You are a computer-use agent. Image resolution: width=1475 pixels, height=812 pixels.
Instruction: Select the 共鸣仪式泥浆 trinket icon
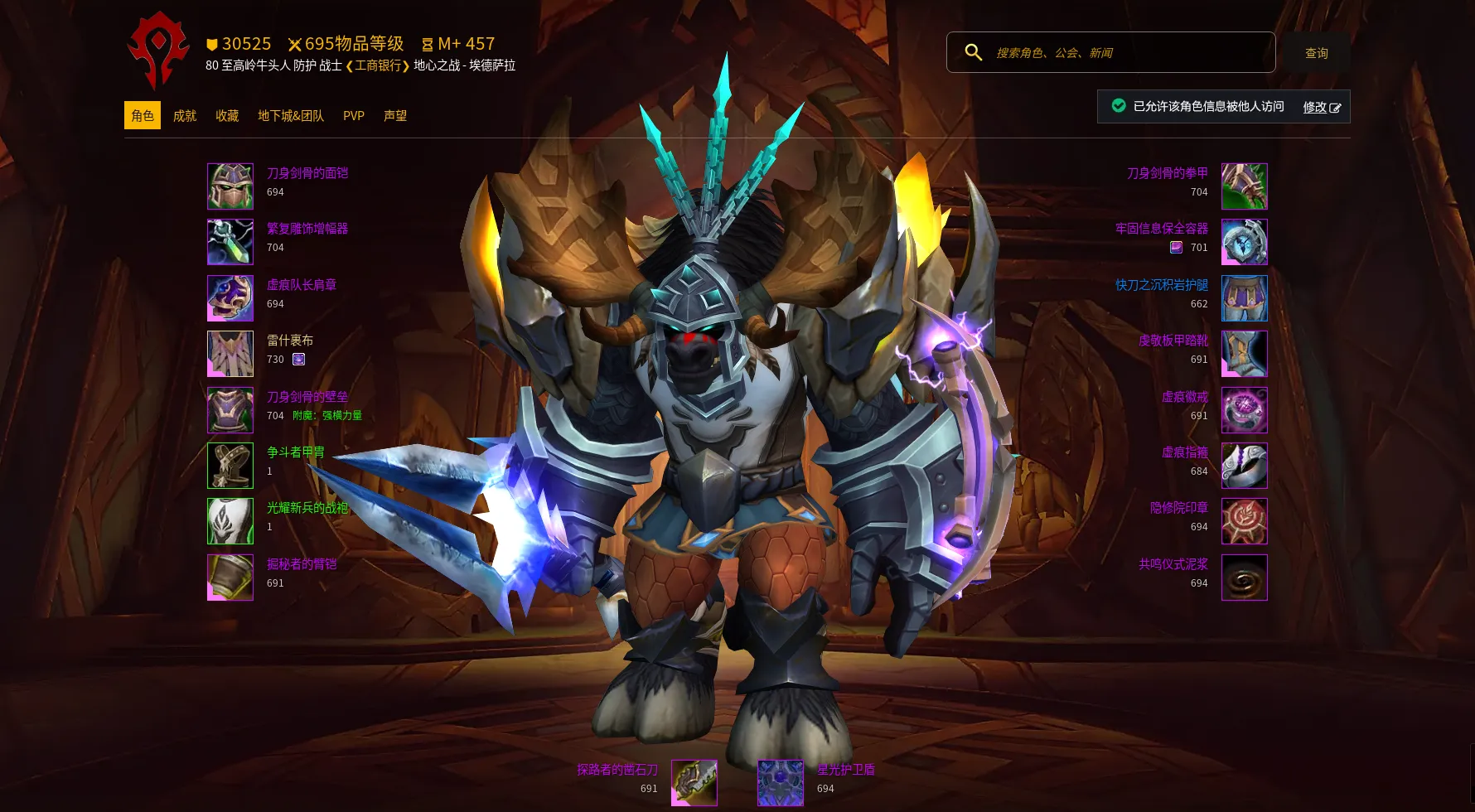coord(1245,578)
